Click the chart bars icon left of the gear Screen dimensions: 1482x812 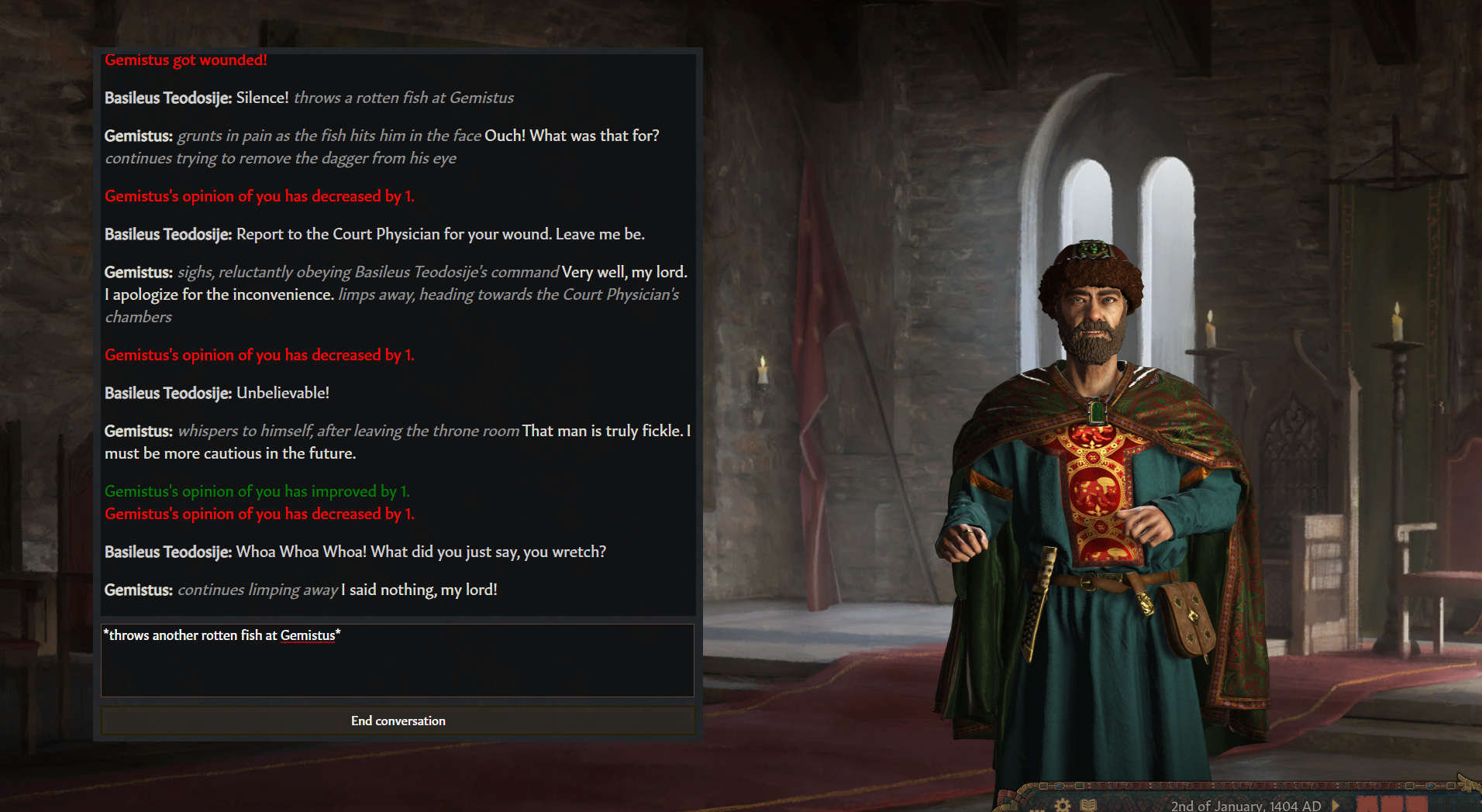click(1037, 810)
